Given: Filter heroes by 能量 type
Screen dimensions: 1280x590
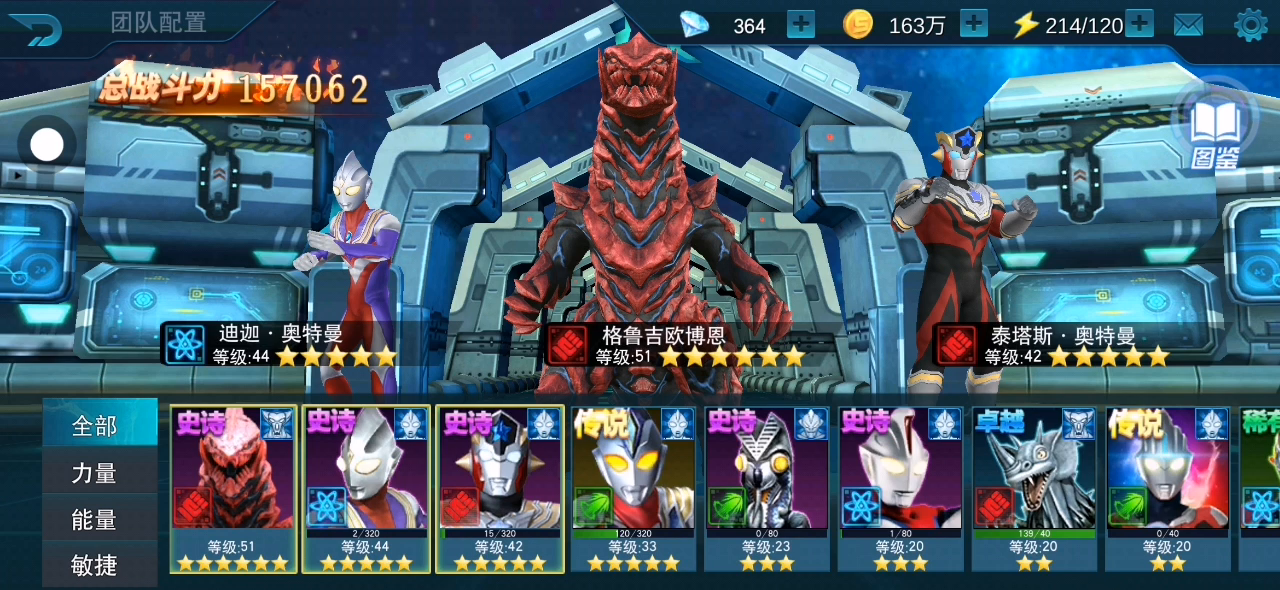Looking at the screenshot, I should click(96, 519).
